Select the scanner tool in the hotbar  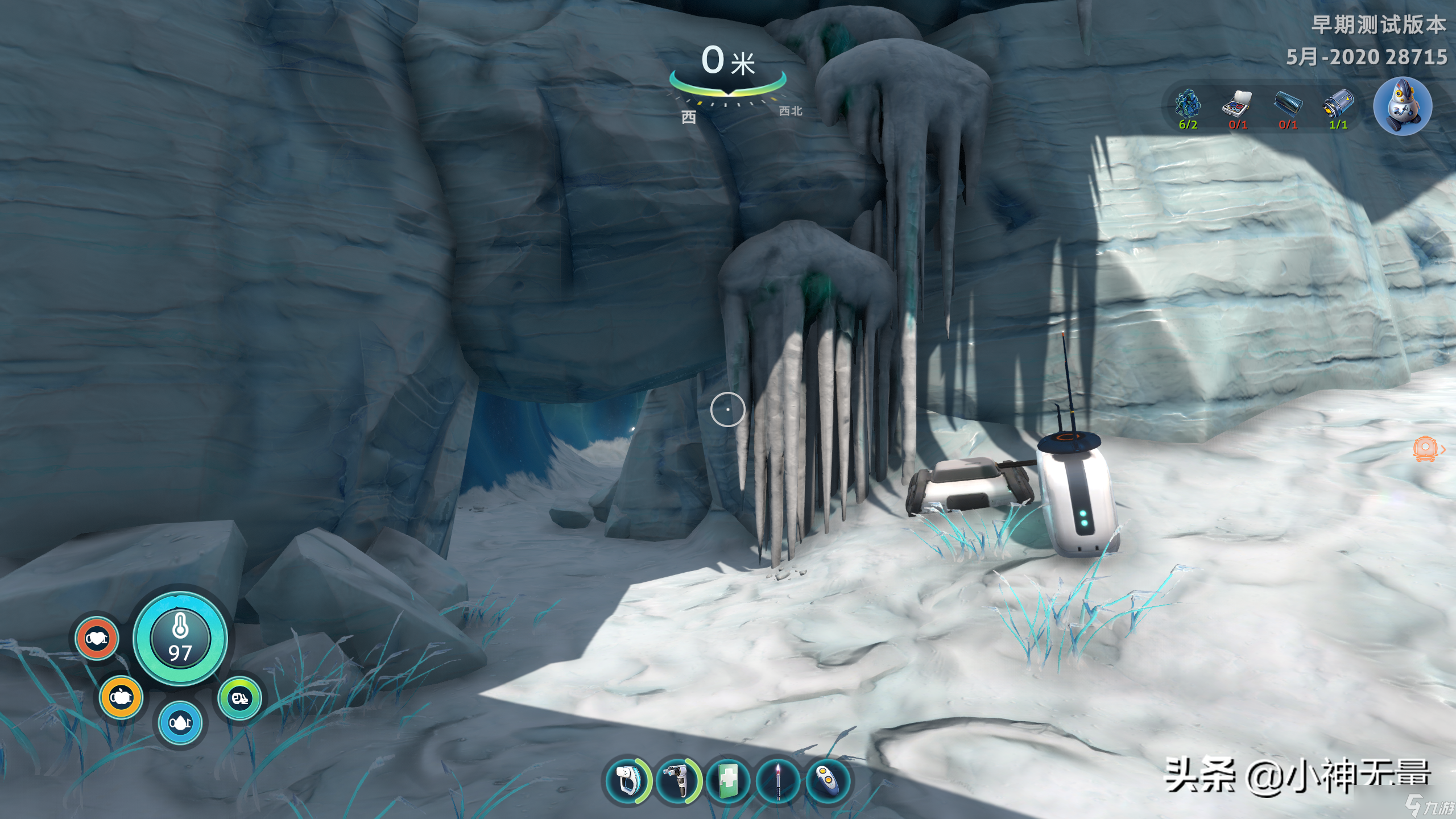coord(627,780)
